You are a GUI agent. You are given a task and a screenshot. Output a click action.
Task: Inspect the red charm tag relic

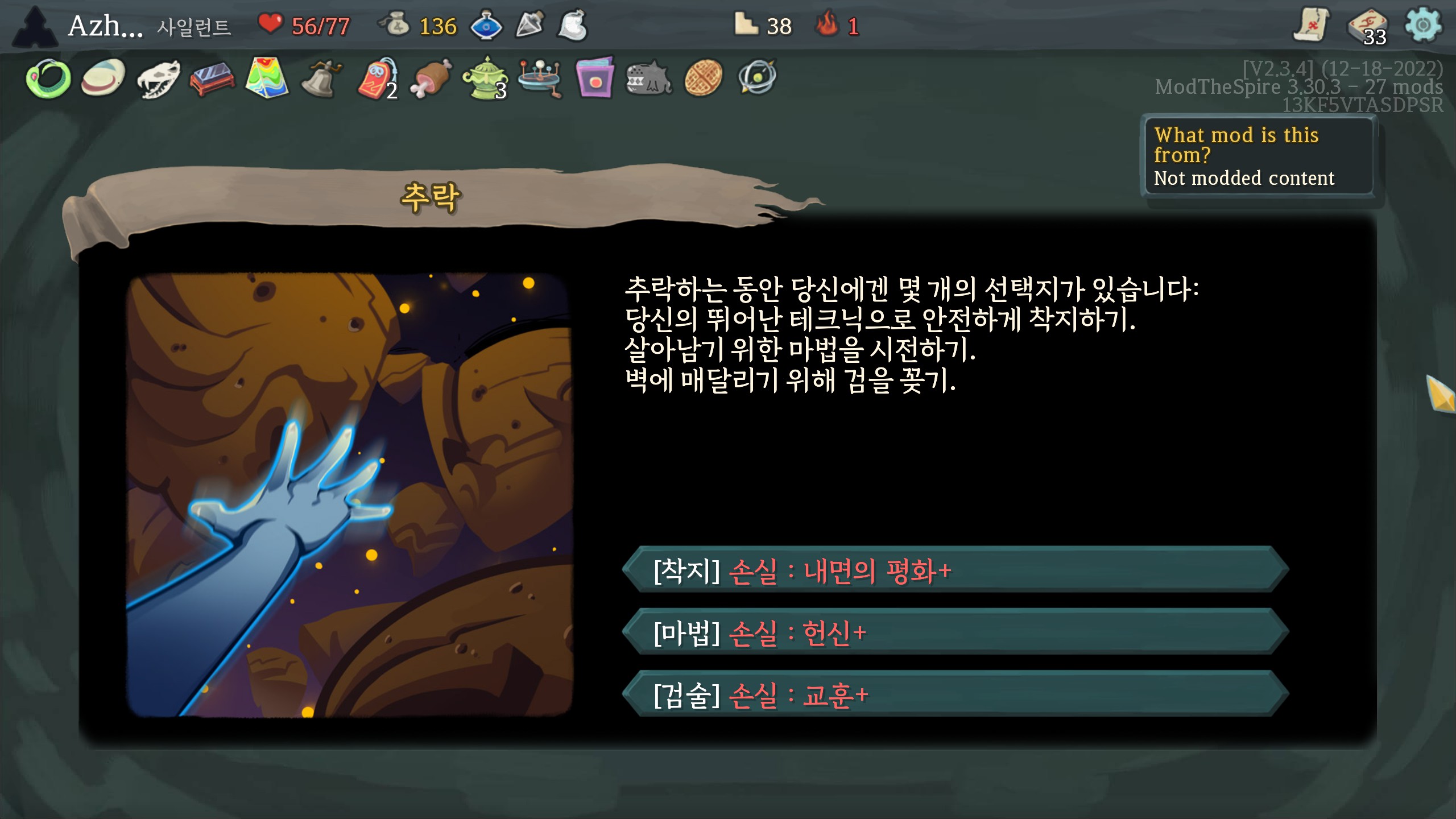(x=376, y=78)
